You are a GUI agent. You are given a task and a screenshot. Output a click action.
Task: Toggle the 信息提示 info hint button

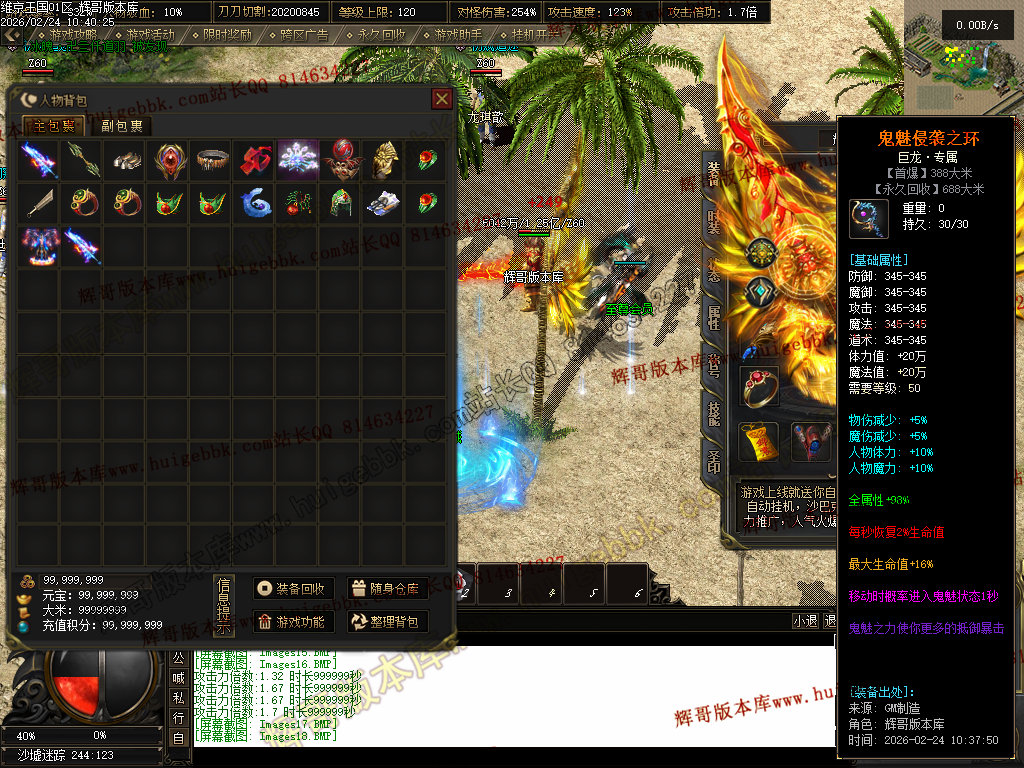pyautogui.click(x=225, y=606)
